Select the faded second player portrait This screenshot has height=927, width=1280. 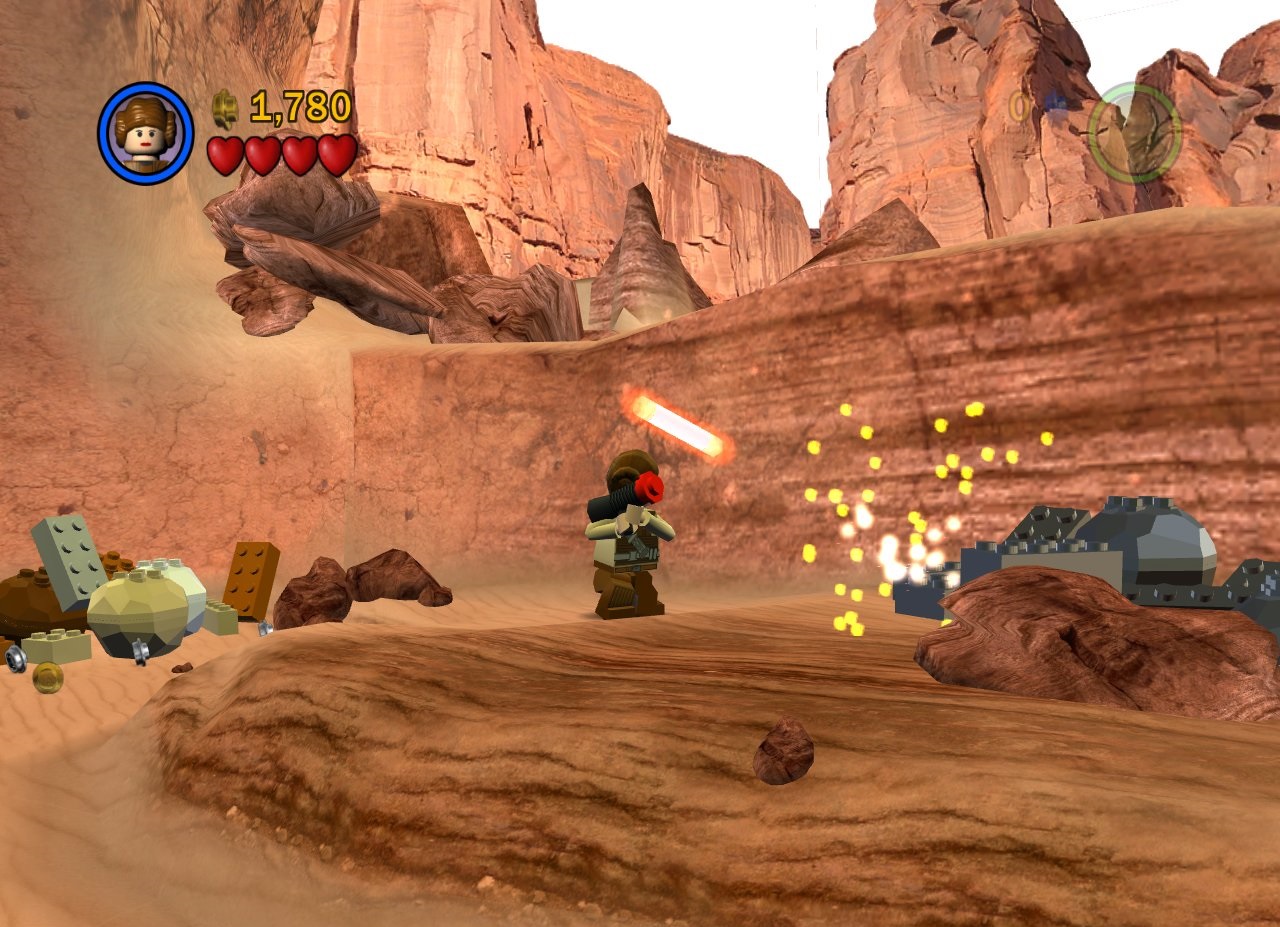(x=1135, y=133)
